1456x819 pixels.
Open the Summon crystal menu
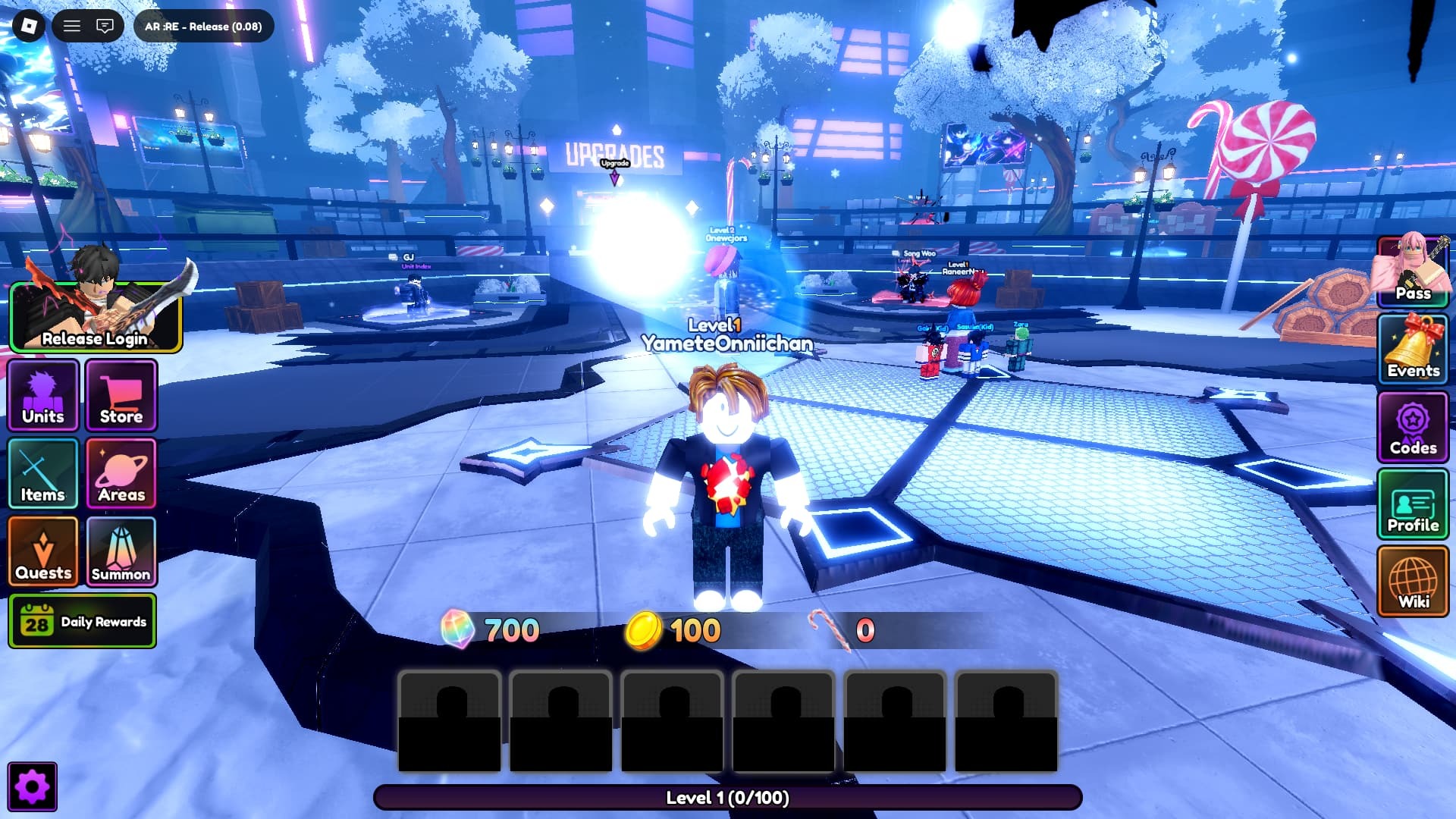tap(121, 551)
